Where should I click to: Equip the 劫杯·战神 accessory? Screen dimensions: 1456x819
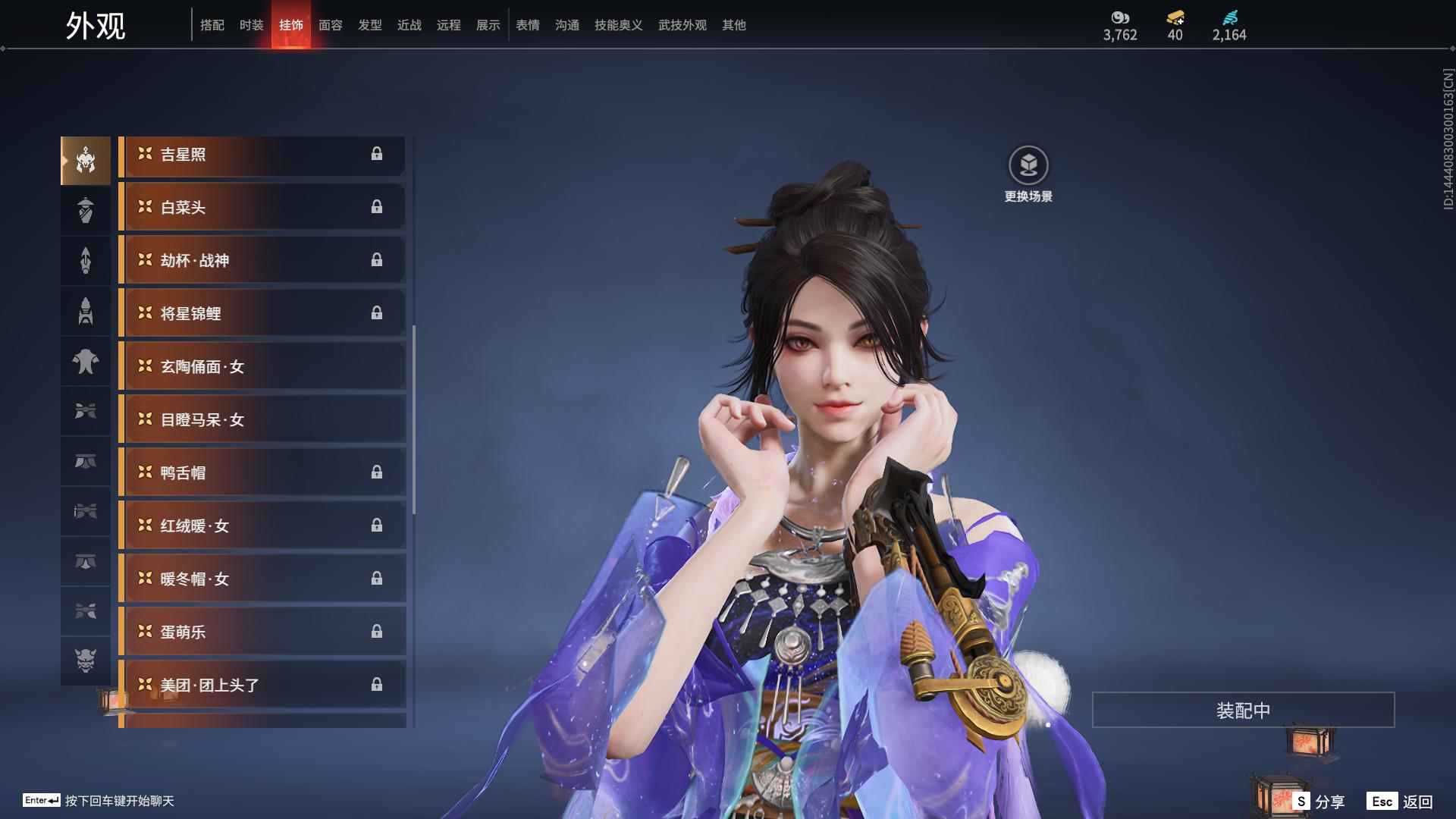coord(262,260)
